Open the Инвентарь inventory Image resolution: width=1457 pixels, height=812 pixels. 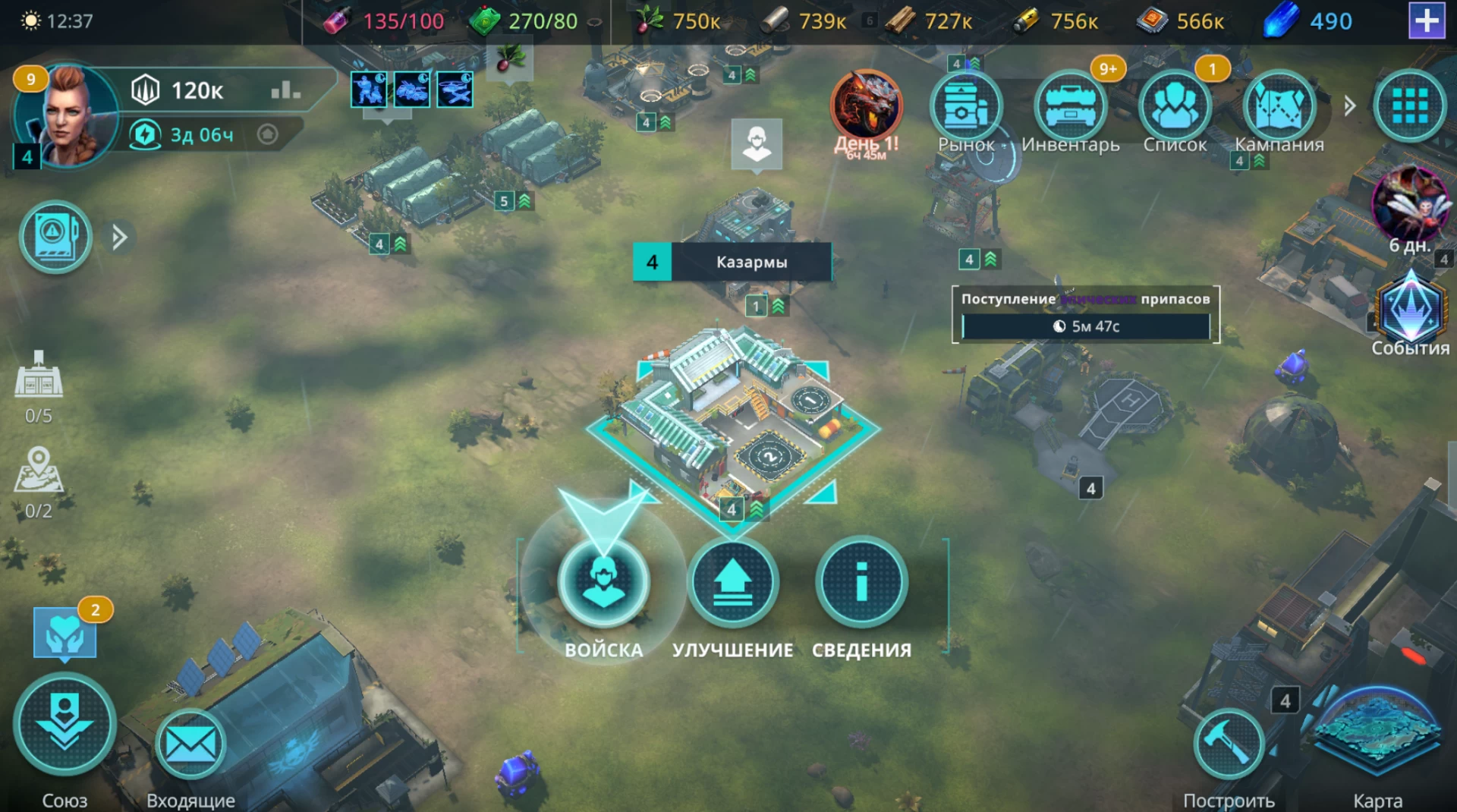point(1070,108)
